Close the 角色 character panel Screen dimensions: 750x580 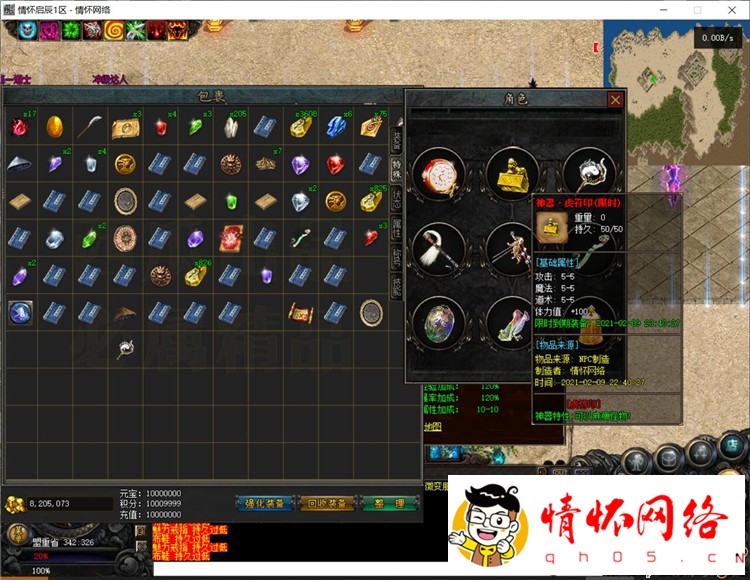[x=616, y=100]
